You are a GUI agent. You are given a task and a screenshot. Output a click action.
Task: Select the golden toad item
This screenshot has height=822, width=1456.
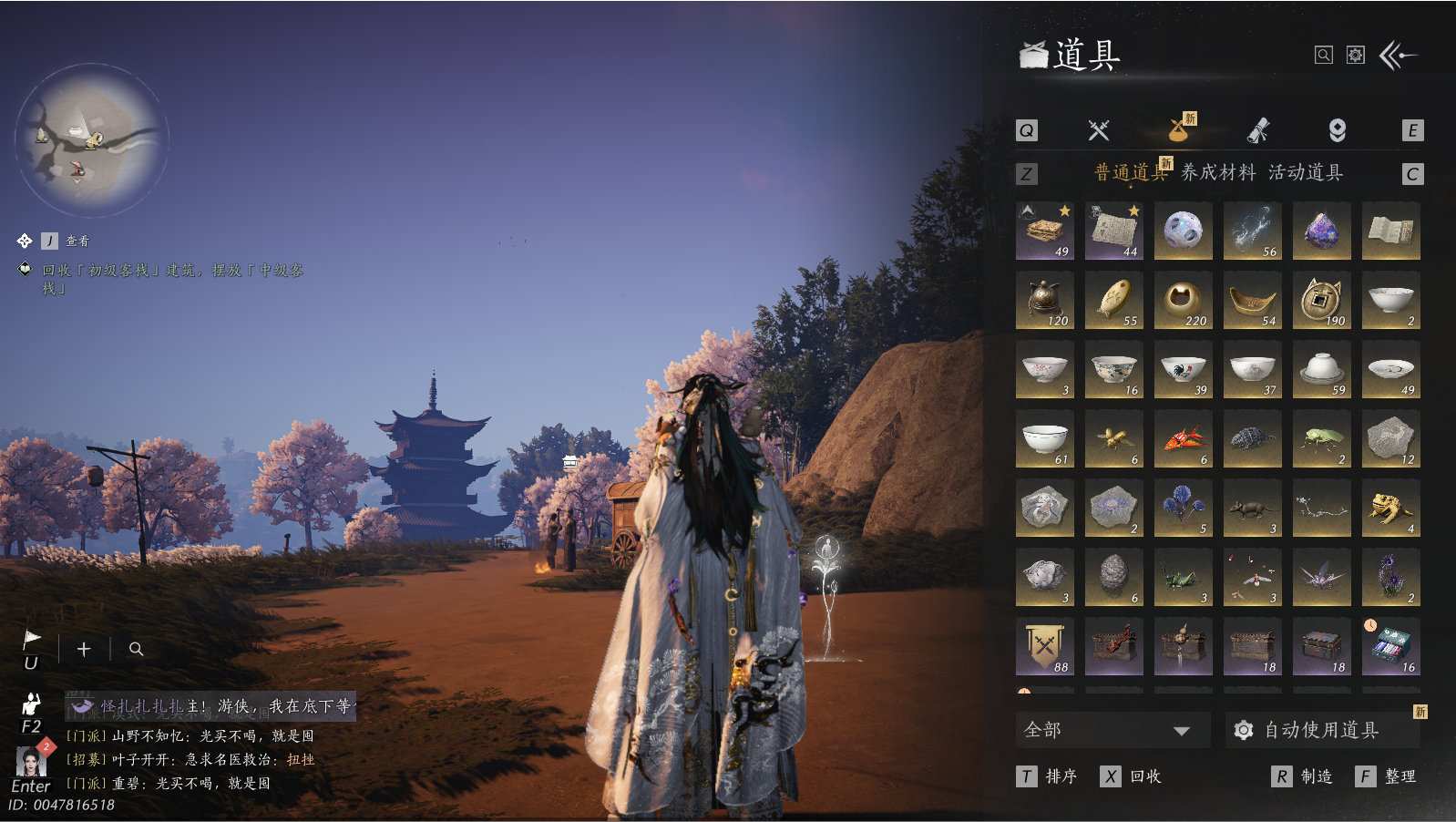tap(1390, 508)
